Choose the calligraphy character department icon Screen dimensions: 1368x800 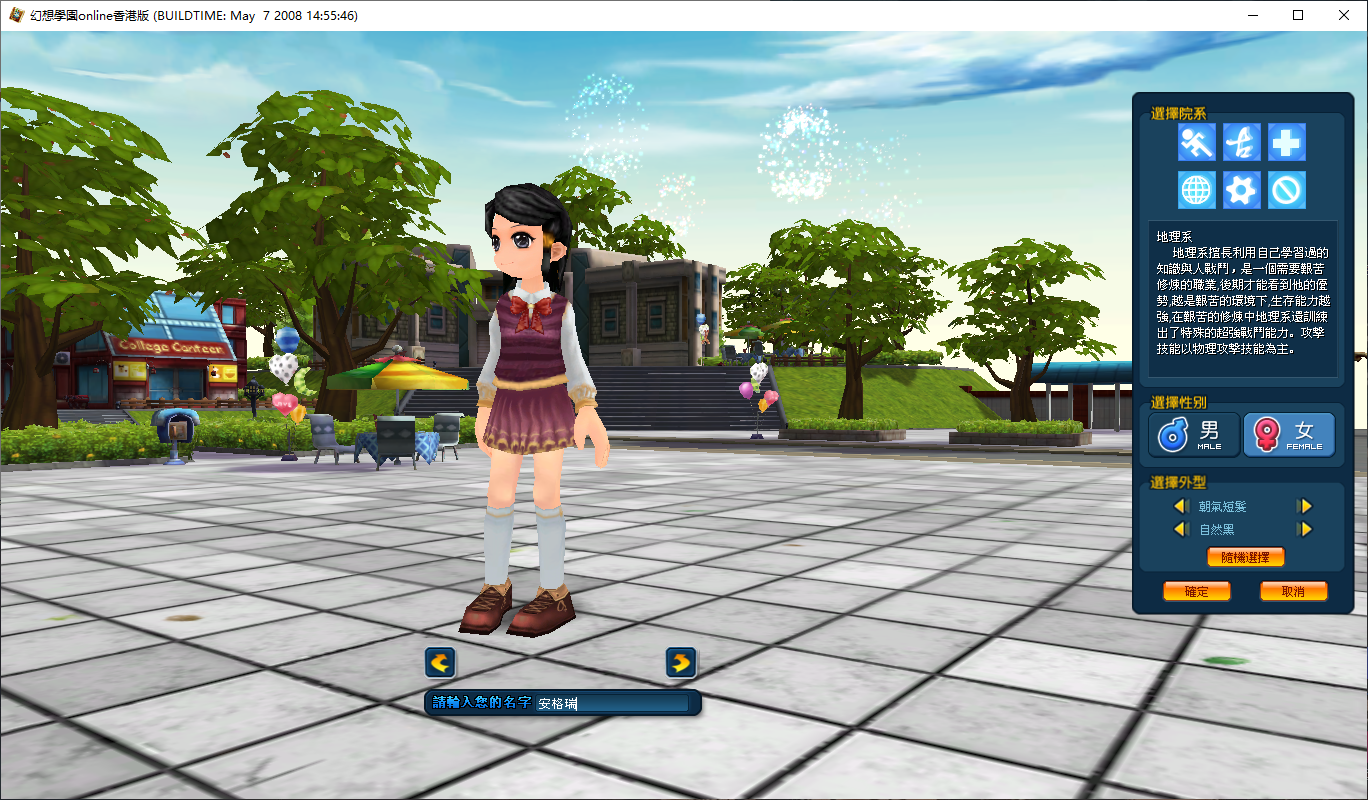click(1241, 143)
